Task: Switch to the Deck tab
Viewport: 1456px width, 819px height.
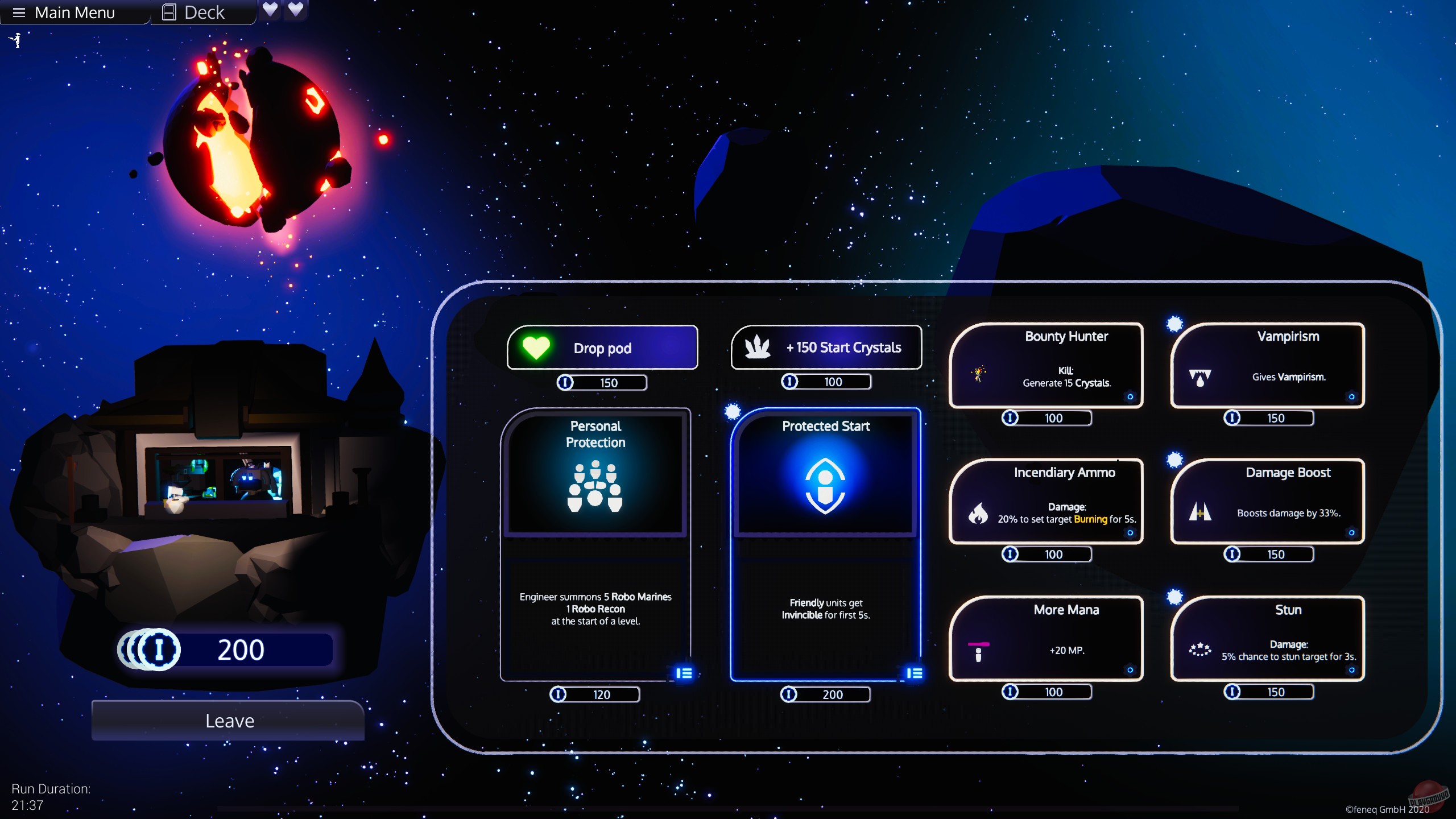Action: (x=202, y=11)
